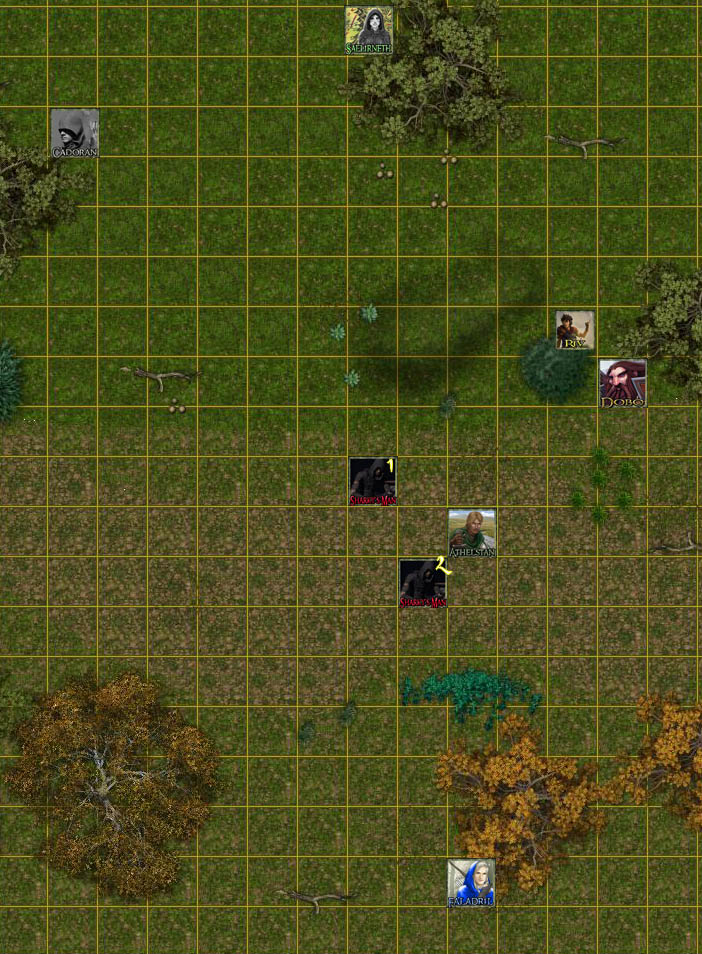Click Sharku's Man token number 1
The image size is (702, 954).
373,482
